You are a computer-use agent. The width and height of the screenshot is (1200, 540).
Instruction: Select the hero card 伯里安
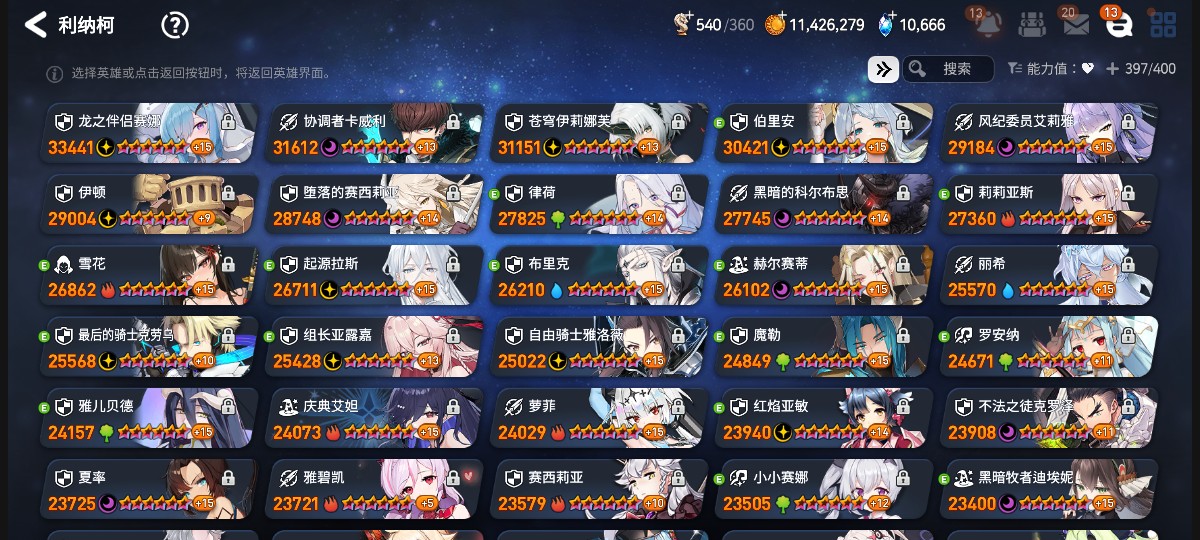[x=824, y=133]
